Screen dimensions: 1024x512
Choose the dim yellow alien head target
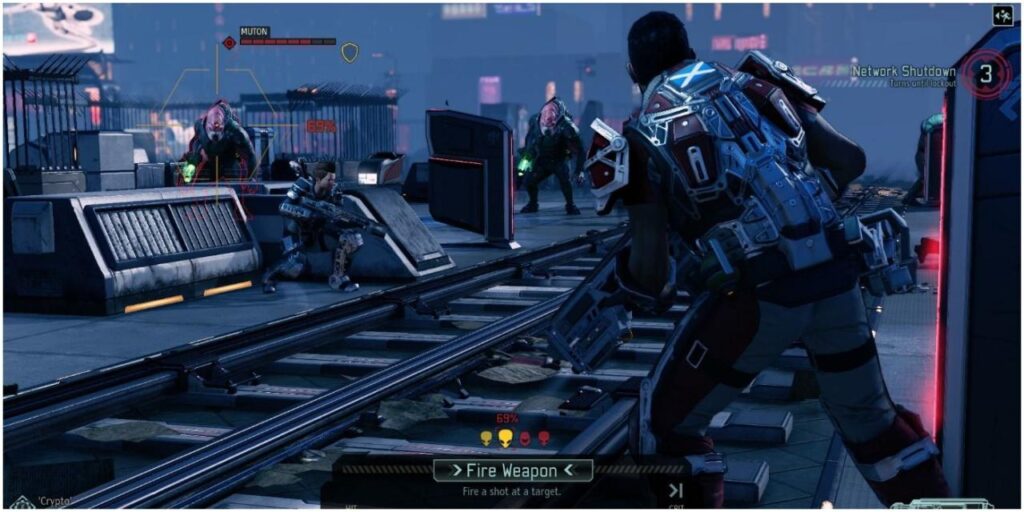(486, 438)
